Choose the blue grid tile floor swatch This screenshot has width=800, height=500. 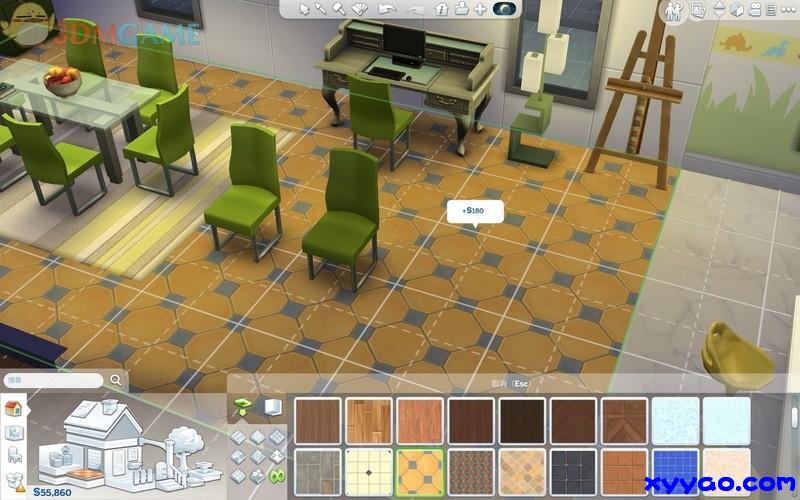[677, 470]
